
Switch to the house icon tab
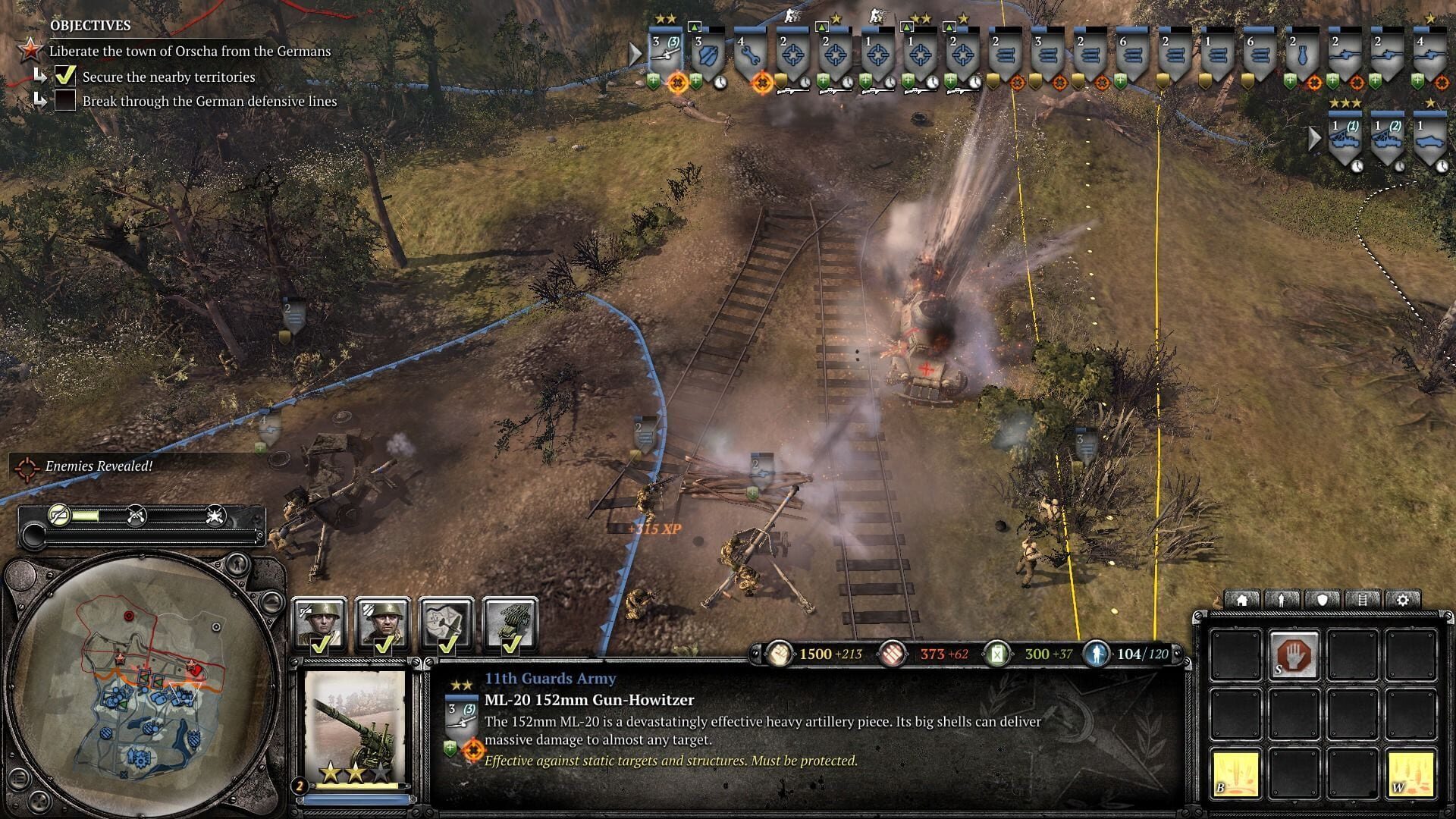[x=1242, y=600]
